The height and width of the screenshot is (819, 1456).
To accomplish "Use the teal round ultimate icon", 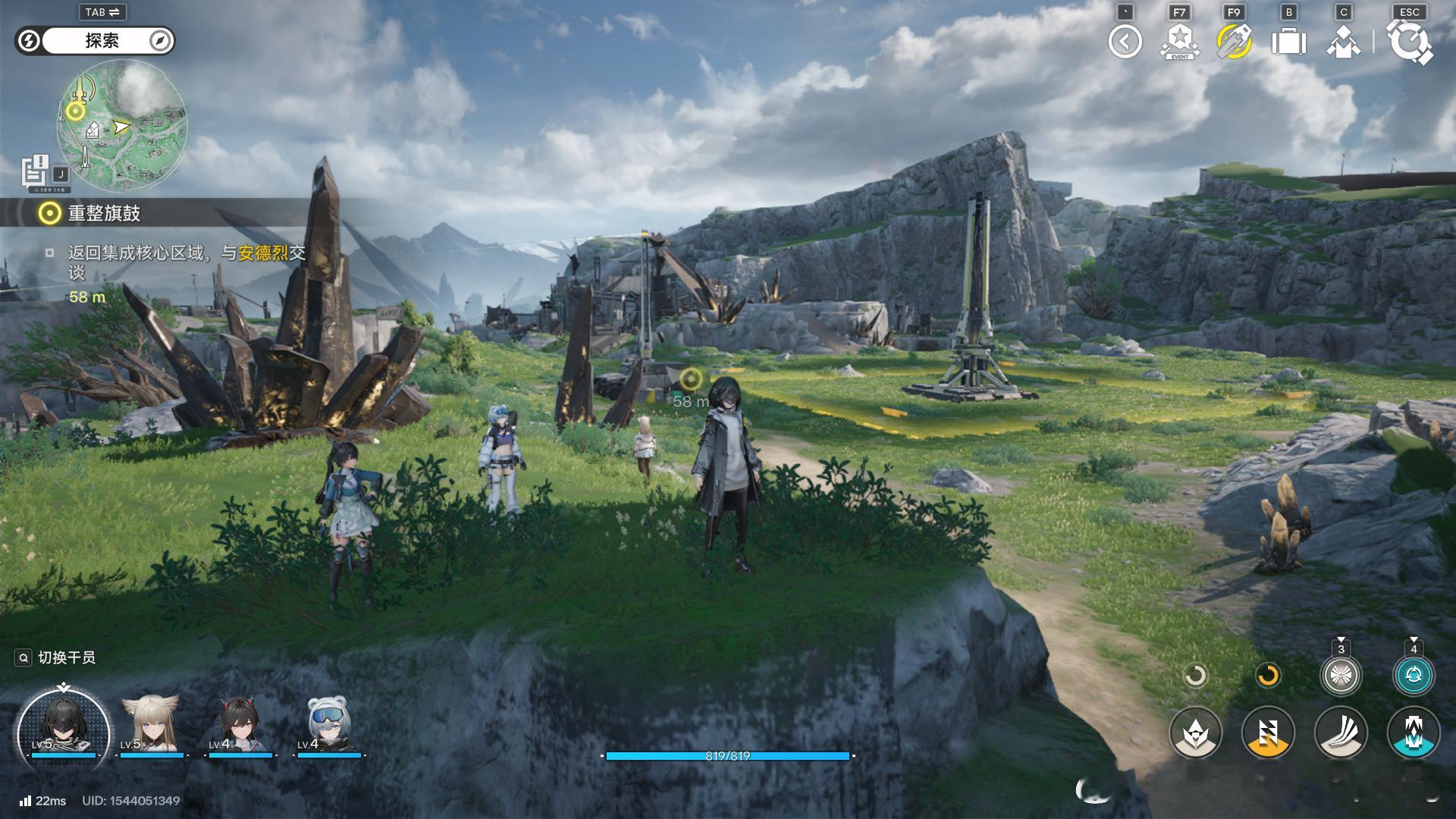I will pos(1414,675).
